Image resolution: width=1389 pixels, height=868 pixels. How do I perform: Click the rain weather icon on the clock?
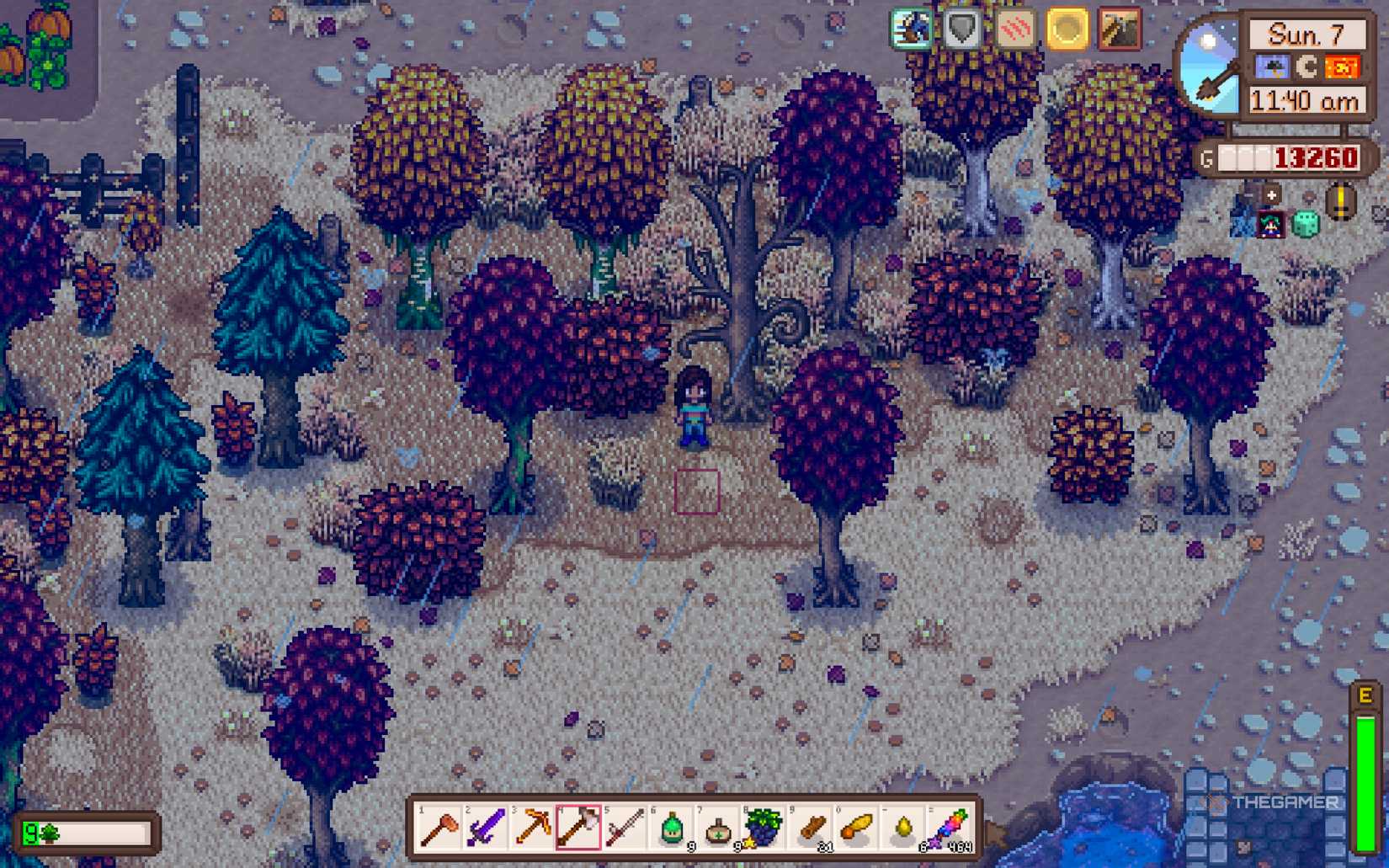1271,67
